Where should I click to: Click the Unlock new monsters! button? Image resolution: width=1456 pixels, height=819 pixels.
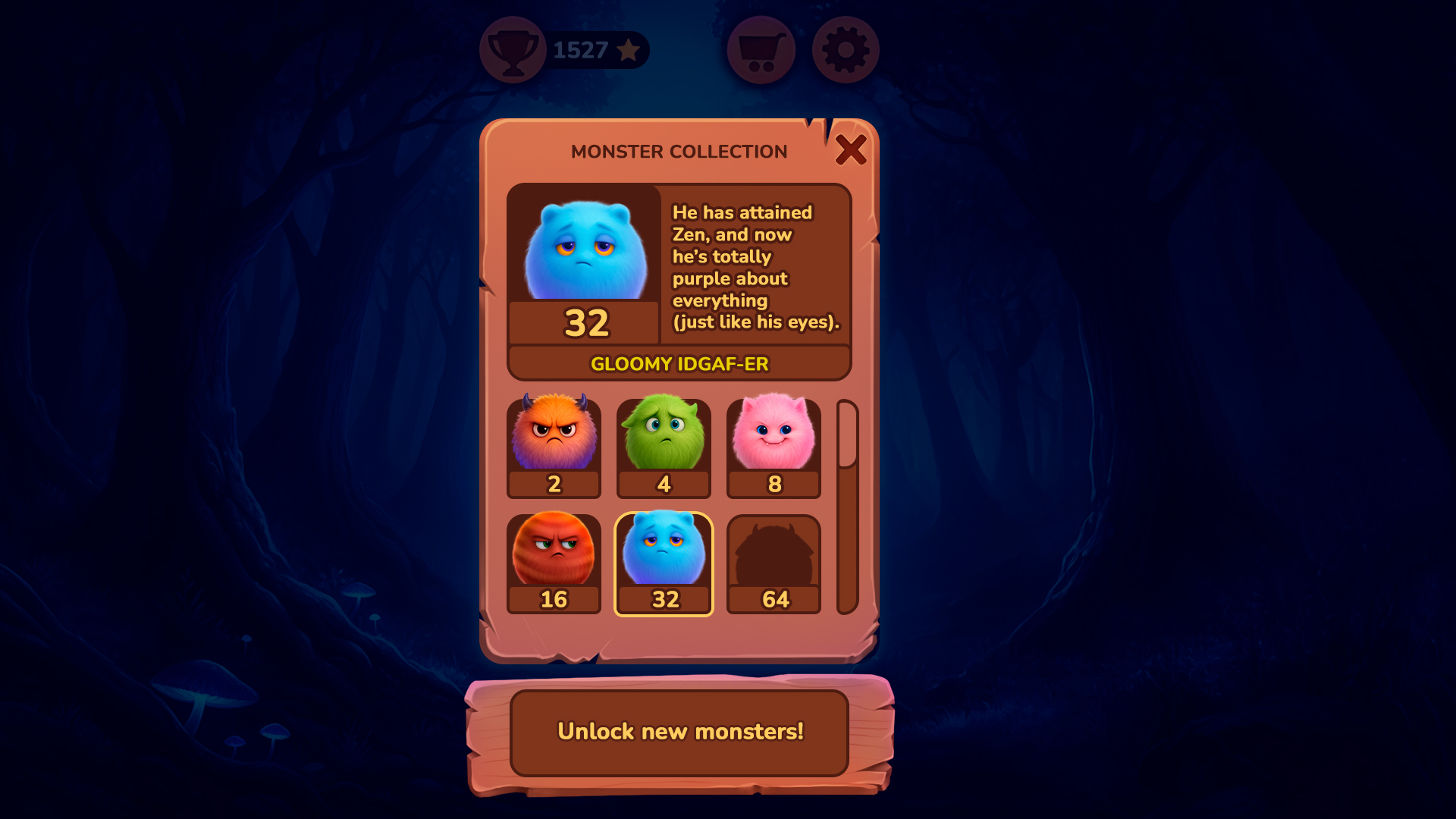point(679,732)
